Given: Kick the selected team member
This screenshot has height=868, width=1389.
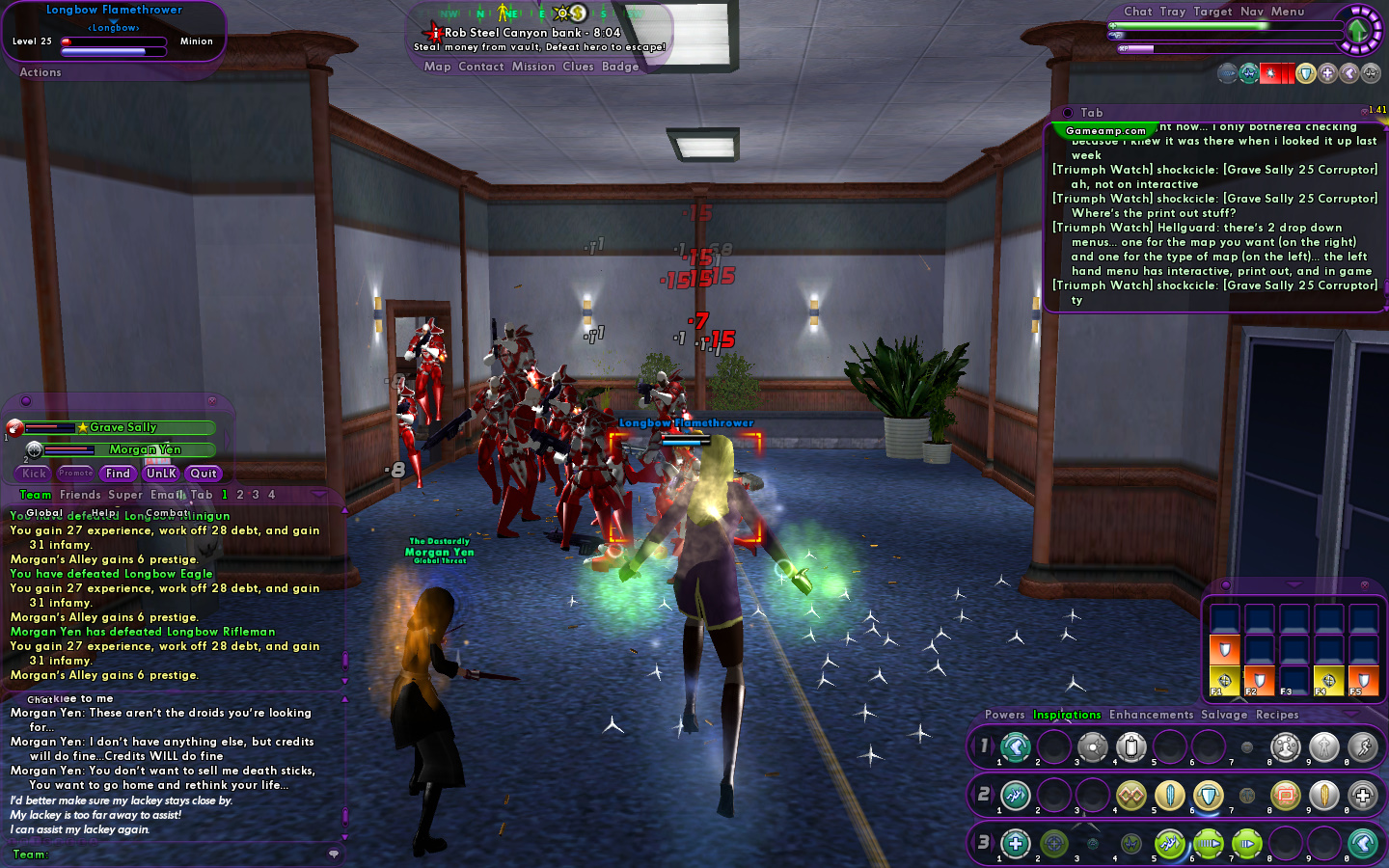Looking at the screenshot, I should coord(35,474).
